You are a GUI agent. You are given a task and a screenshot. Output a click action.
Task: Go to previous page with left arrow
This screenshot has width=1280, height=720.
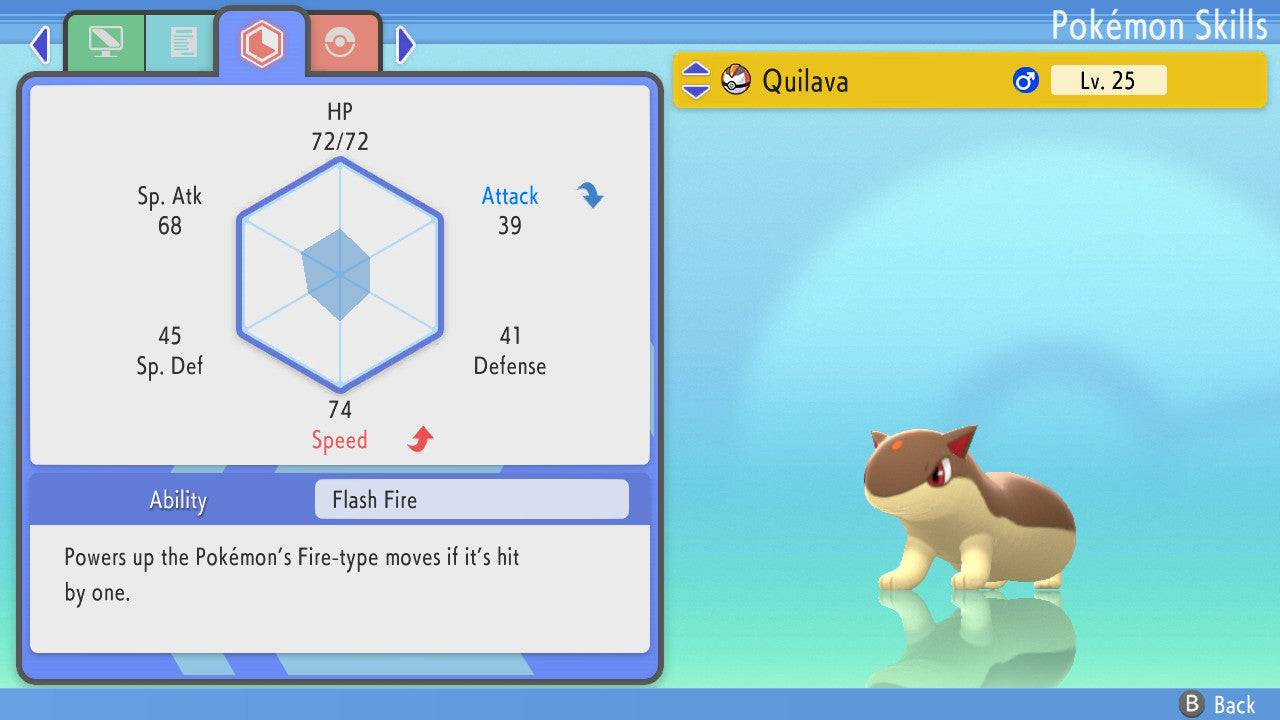[40, 44]
